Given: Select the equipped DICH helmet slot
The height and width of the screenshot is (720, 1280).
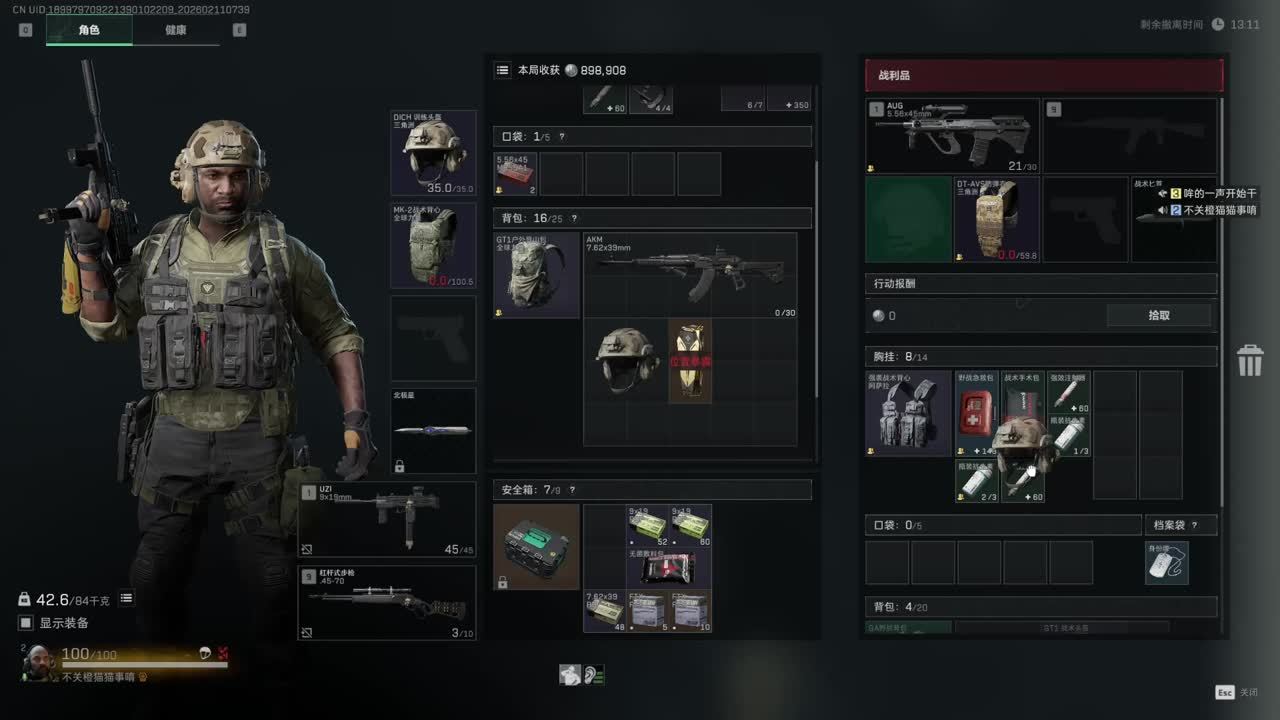Looking at the screenshot, I should [x=433, y=153].
